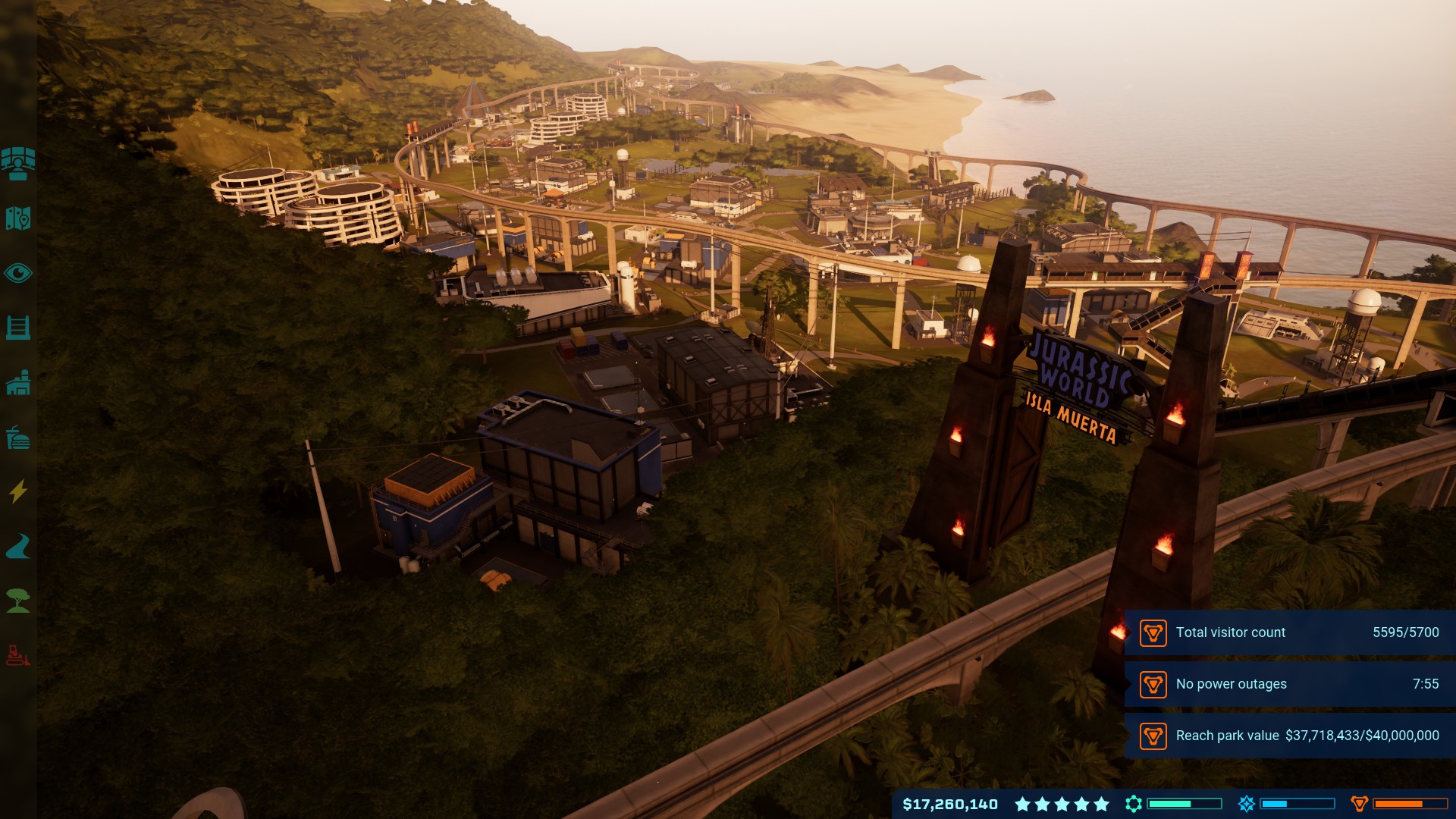The image size is (1456, 819).
Task: Click the orange security division reputation icon
Action: coord(1359,804)
